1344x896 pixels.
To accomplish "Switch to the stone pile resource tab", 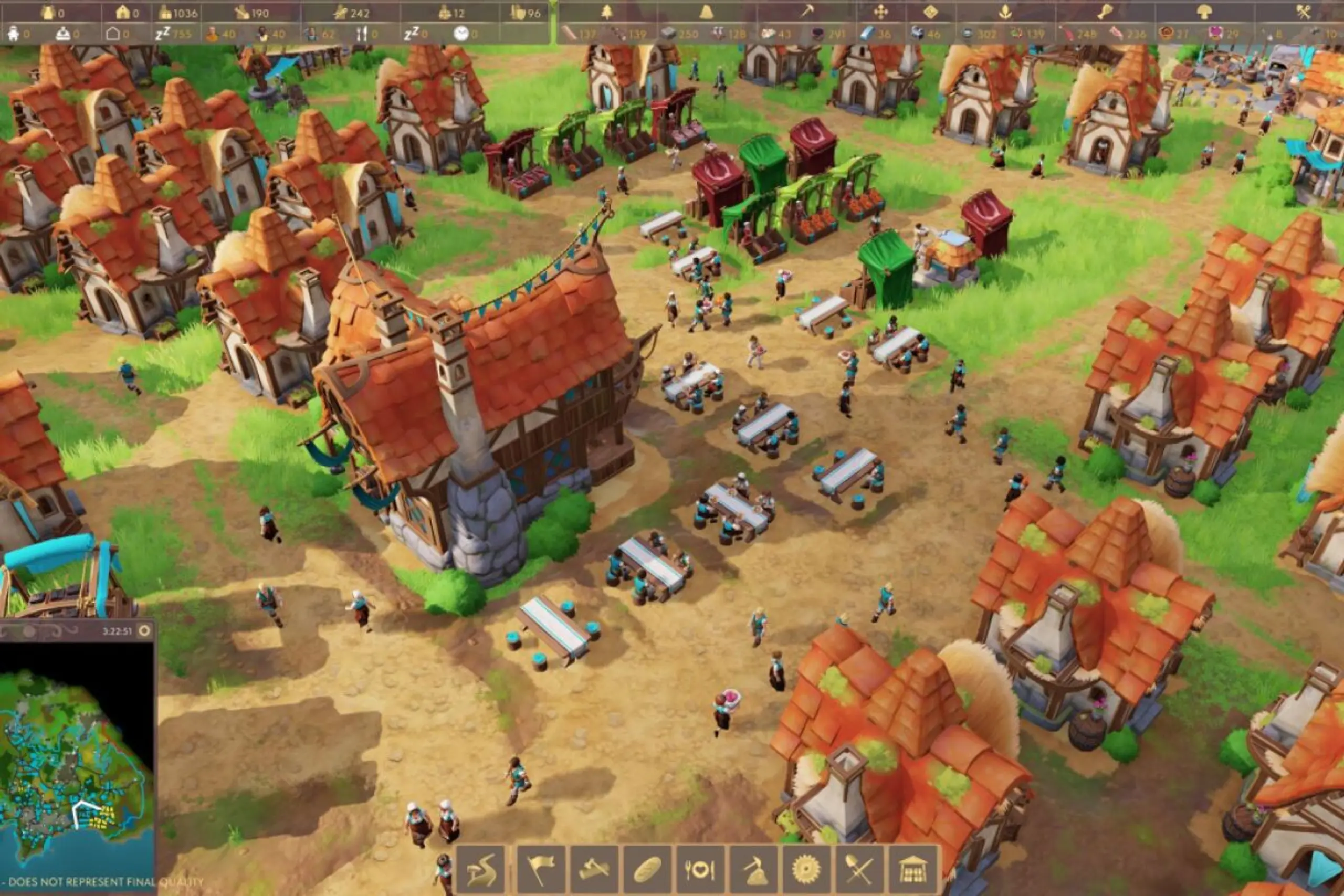I will pos(706,12).
